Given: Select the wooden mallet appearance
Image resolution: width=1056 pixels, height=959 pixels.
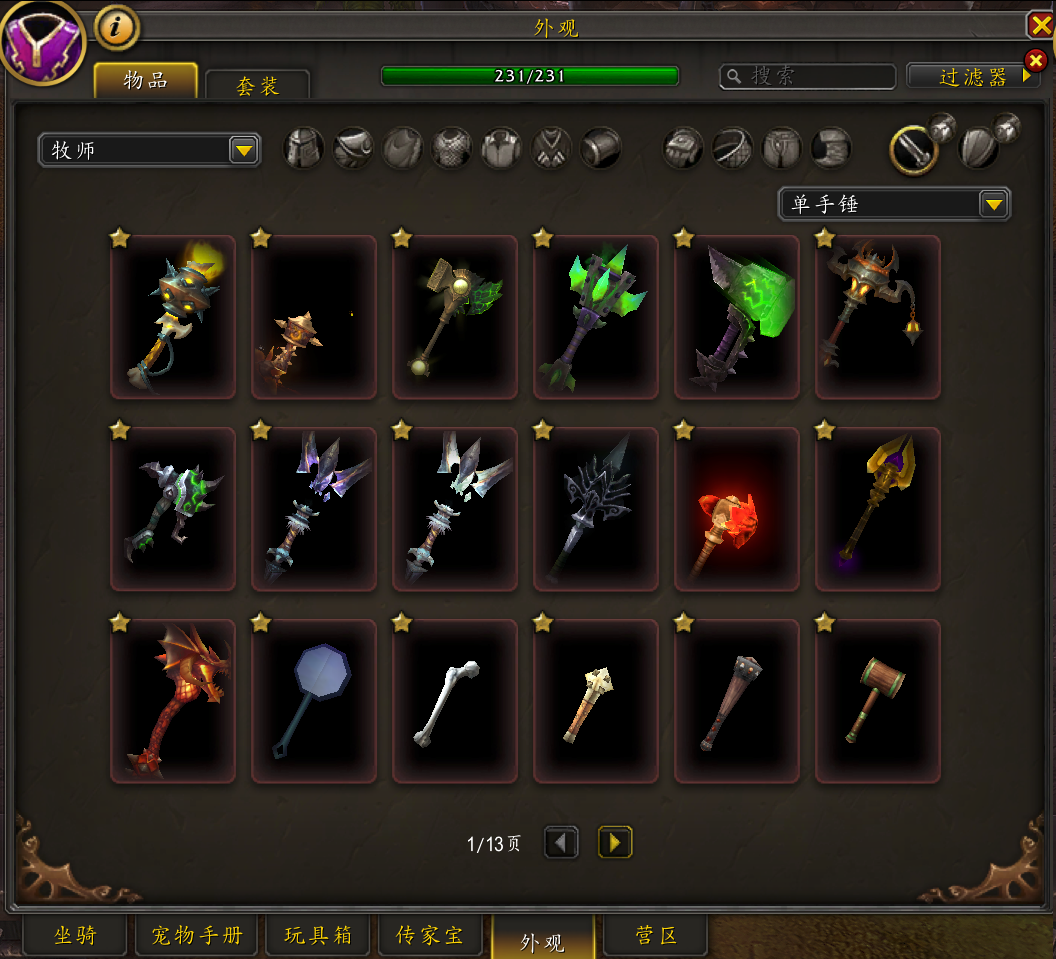Looking at the screenshot, I should pyautogui.click(x=878, y=701).
